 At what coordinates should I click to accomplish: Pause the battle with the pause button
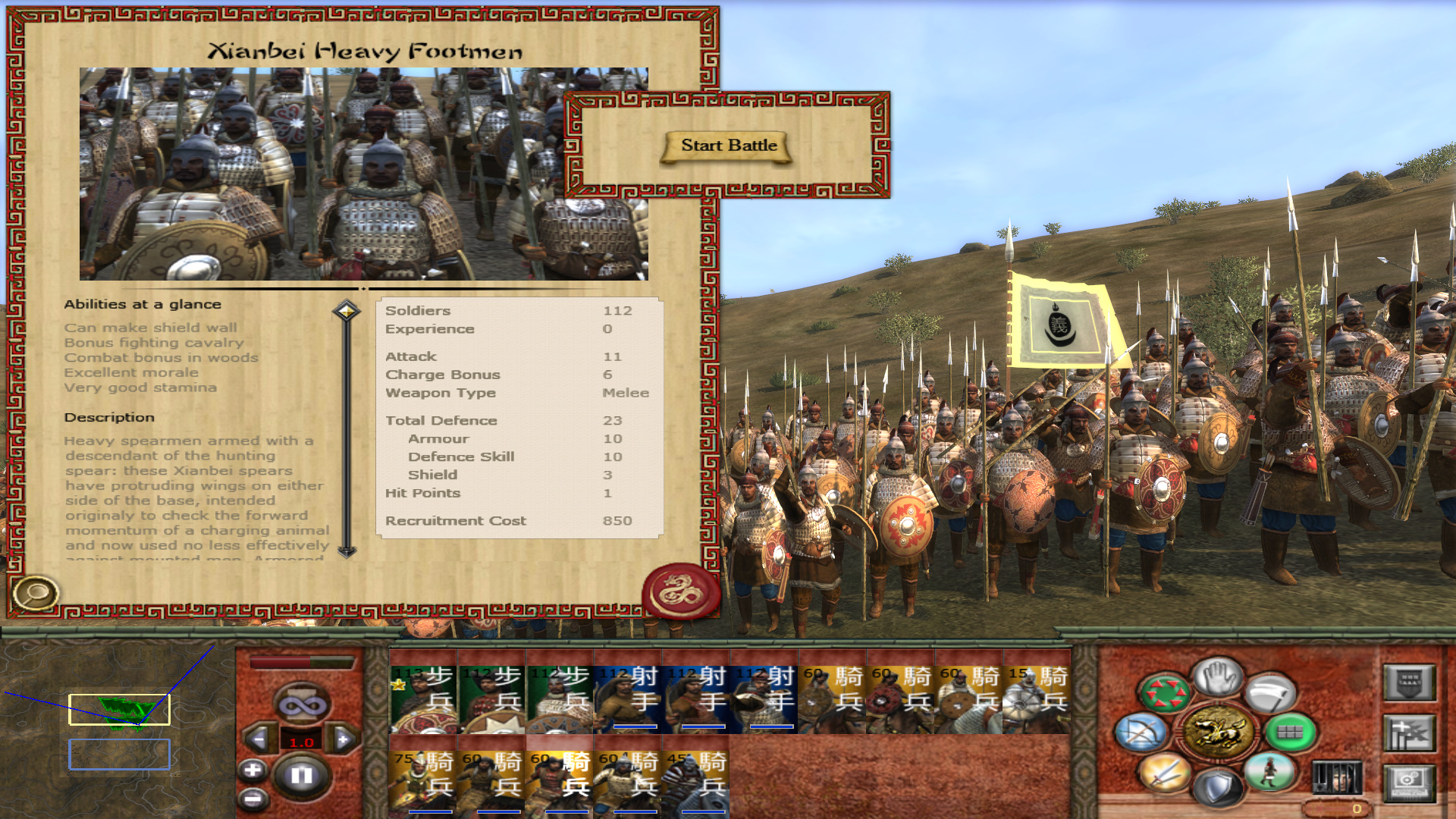[302, 775]
